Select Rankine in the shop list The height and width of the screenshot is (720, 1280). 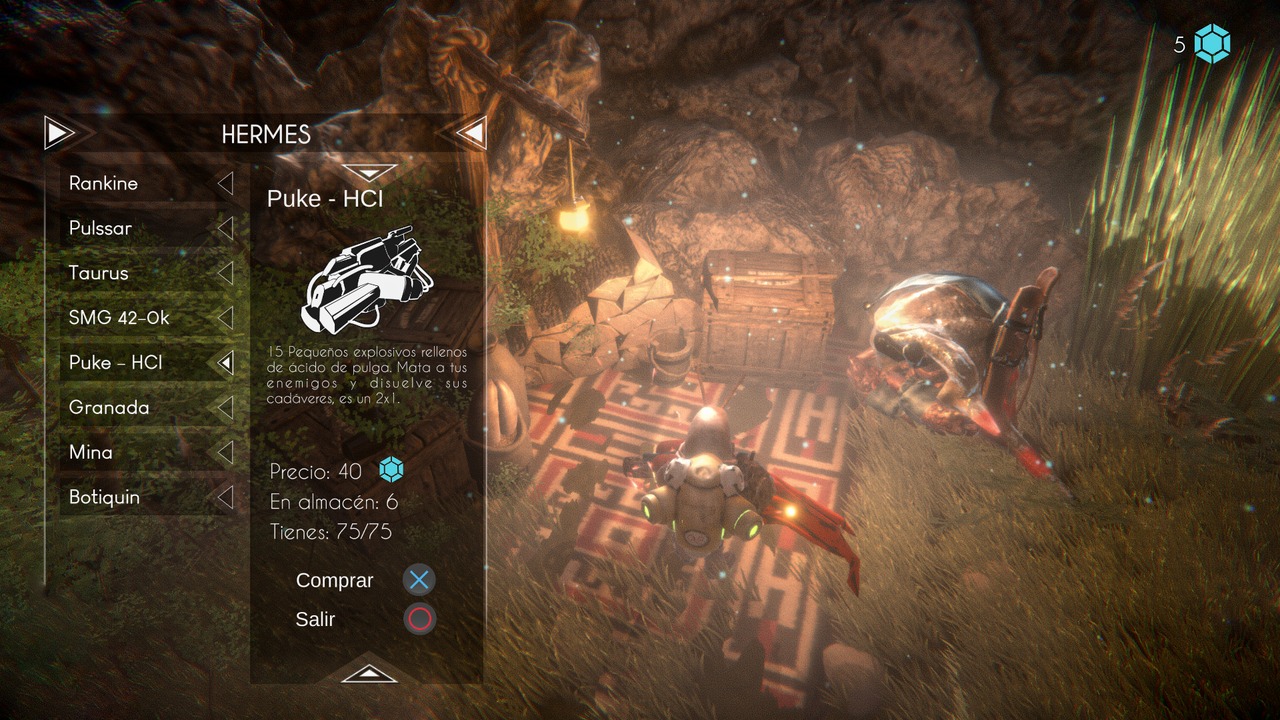pyautogui.click(x=148, y=184)
